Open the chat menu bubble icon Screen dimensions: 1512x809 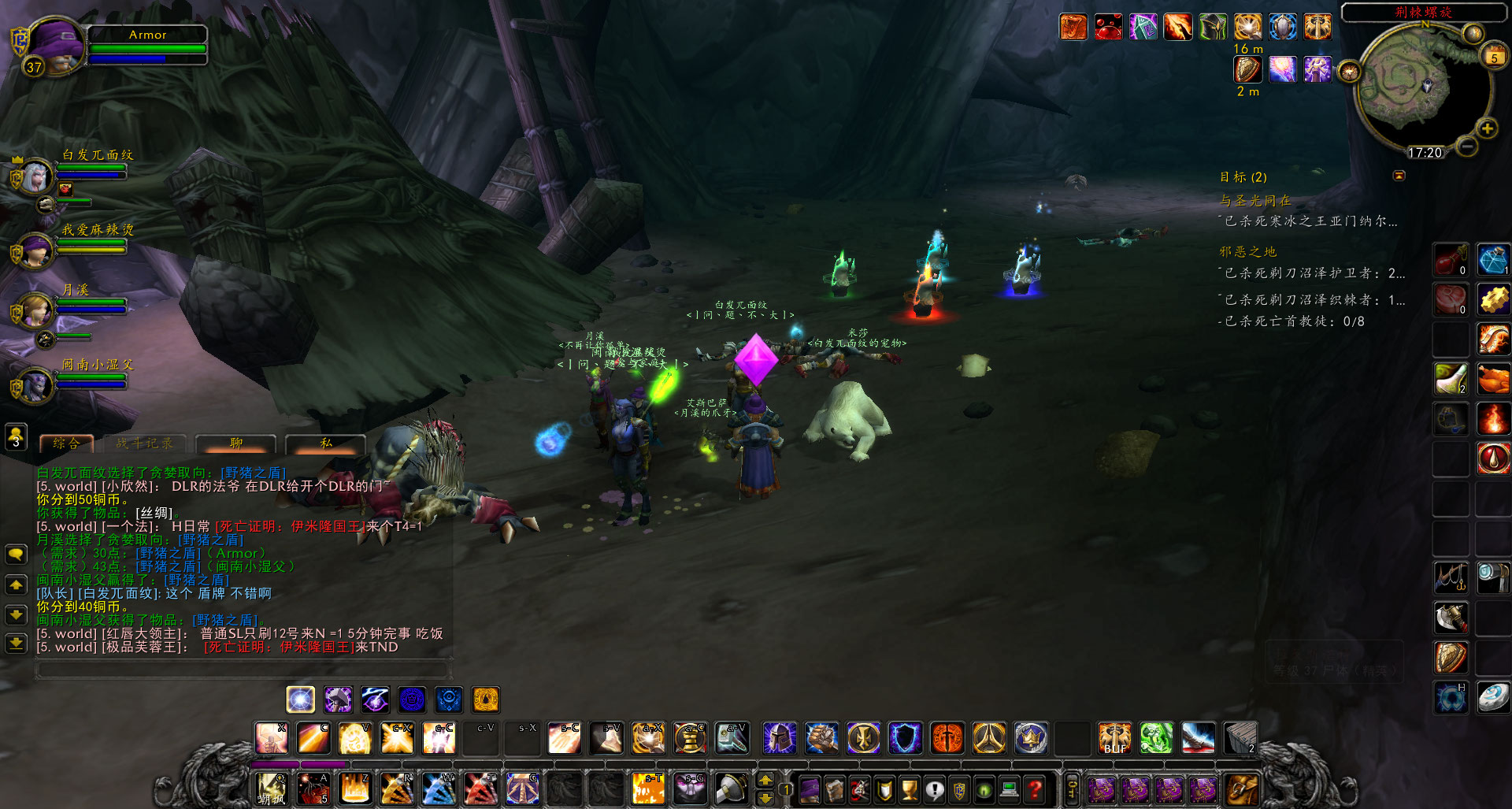click(14, 555)
